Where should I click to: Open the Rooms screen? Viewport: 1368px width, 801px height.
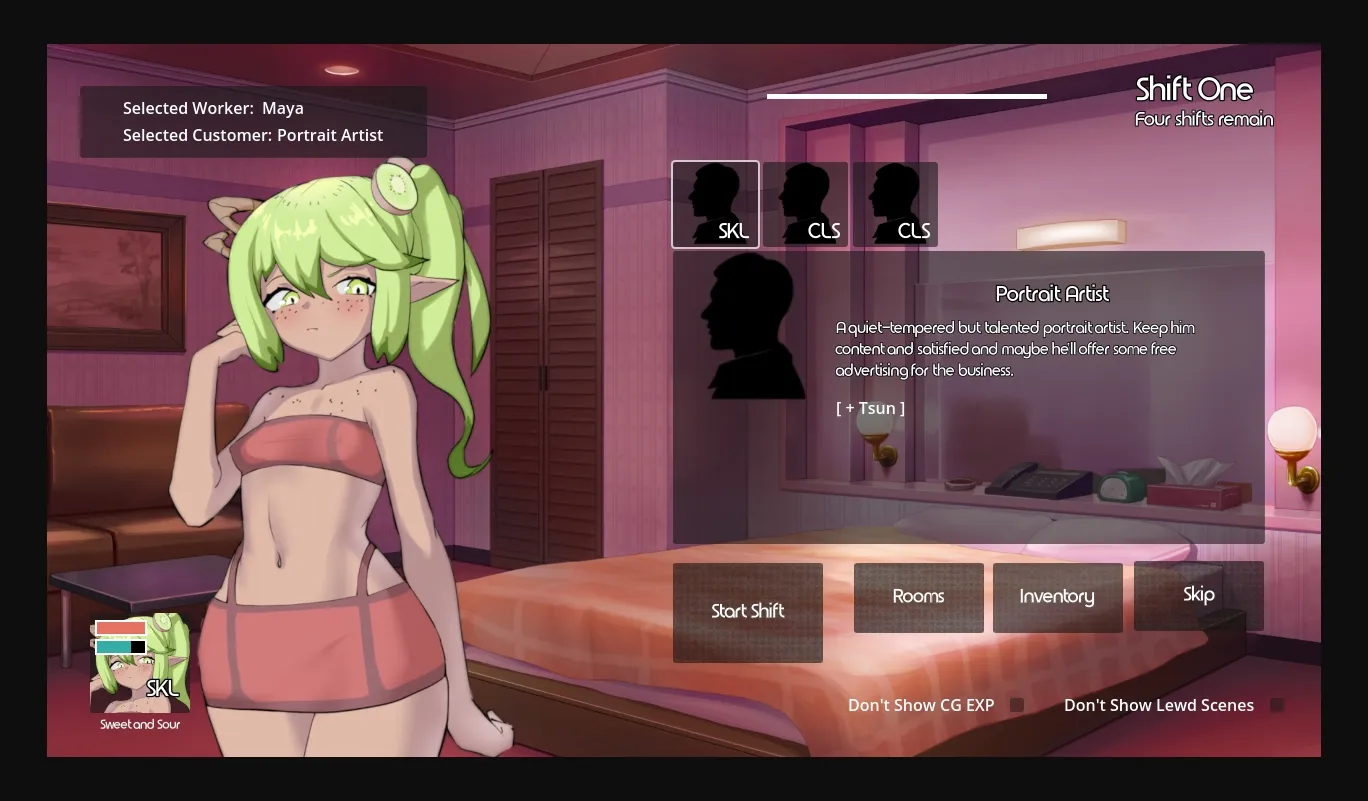point(918,597)
